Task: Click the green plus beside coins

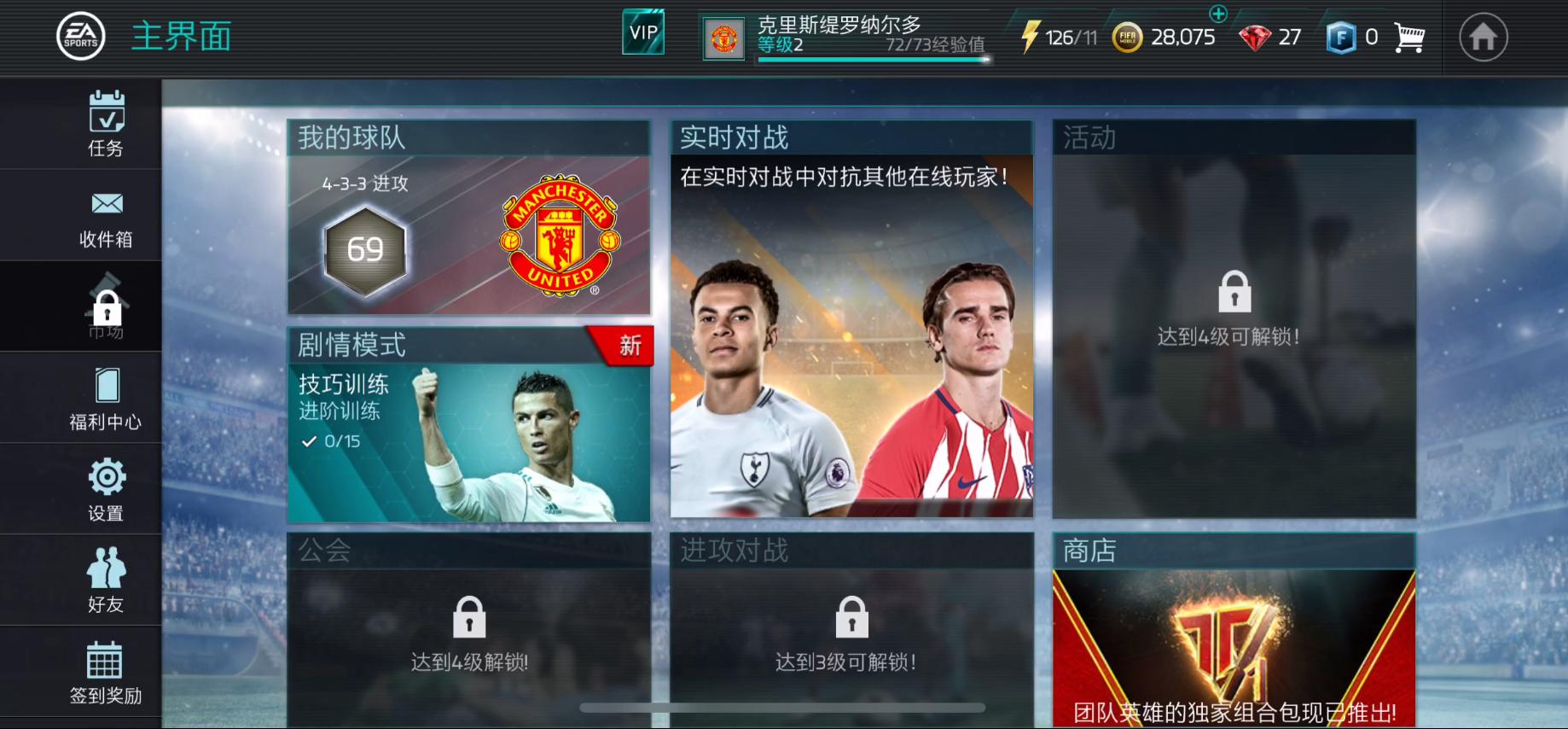Action: [1220, 15]
